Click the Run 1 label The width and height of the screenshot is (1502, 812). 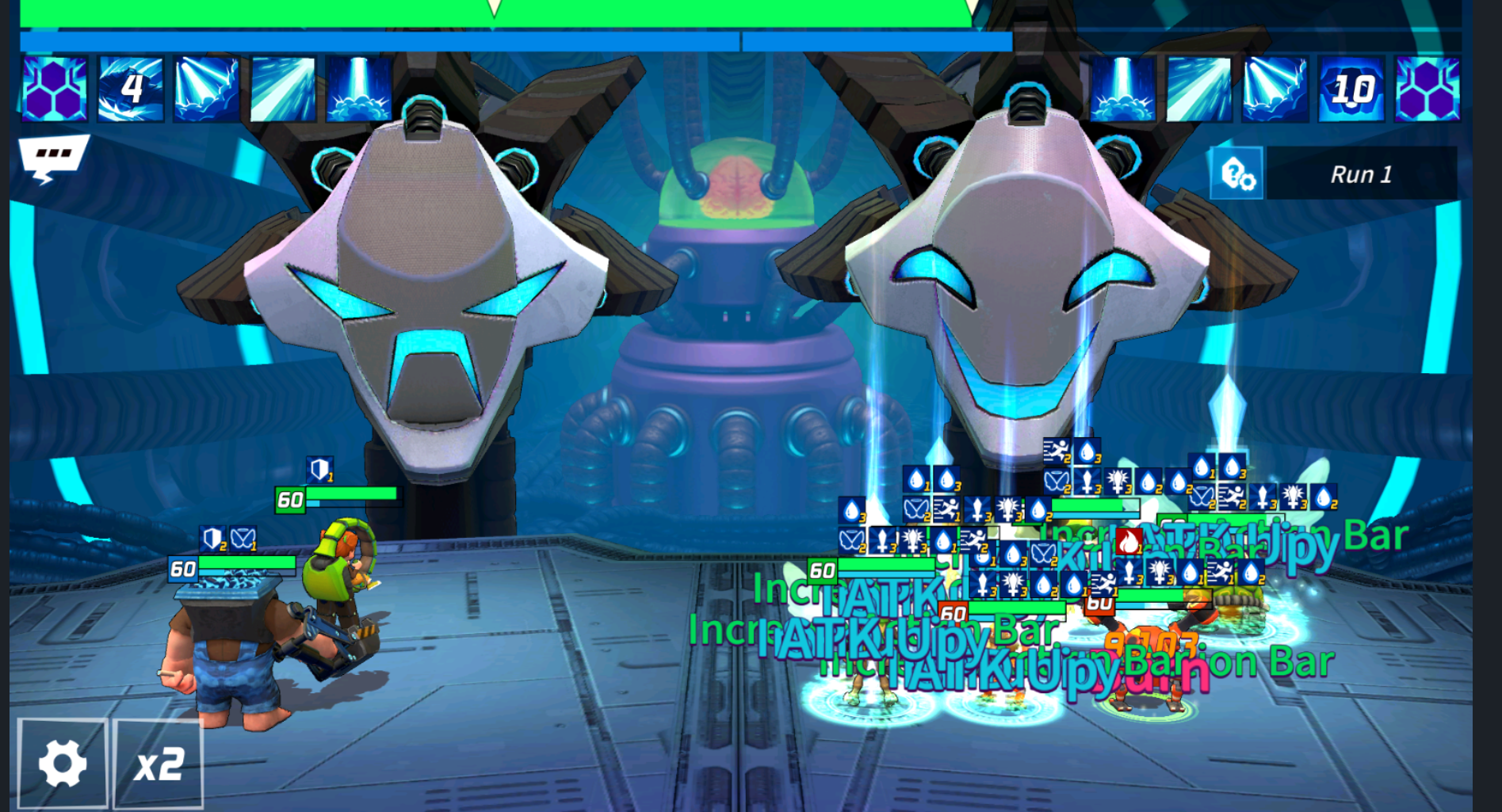coord(1361,173)
